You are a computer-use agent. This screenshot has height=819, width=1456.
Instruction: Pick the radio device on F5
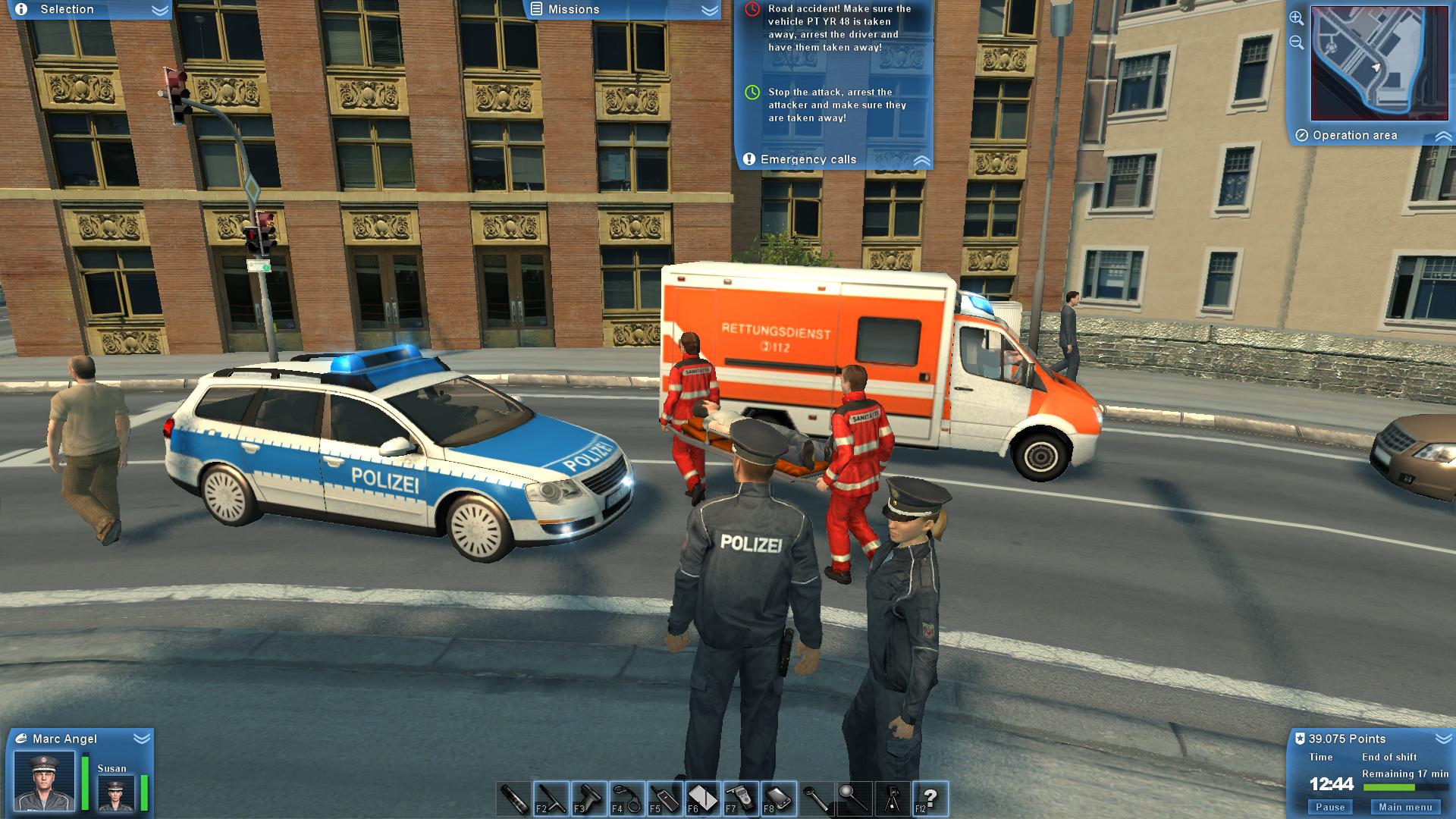[x=664, y=798]
